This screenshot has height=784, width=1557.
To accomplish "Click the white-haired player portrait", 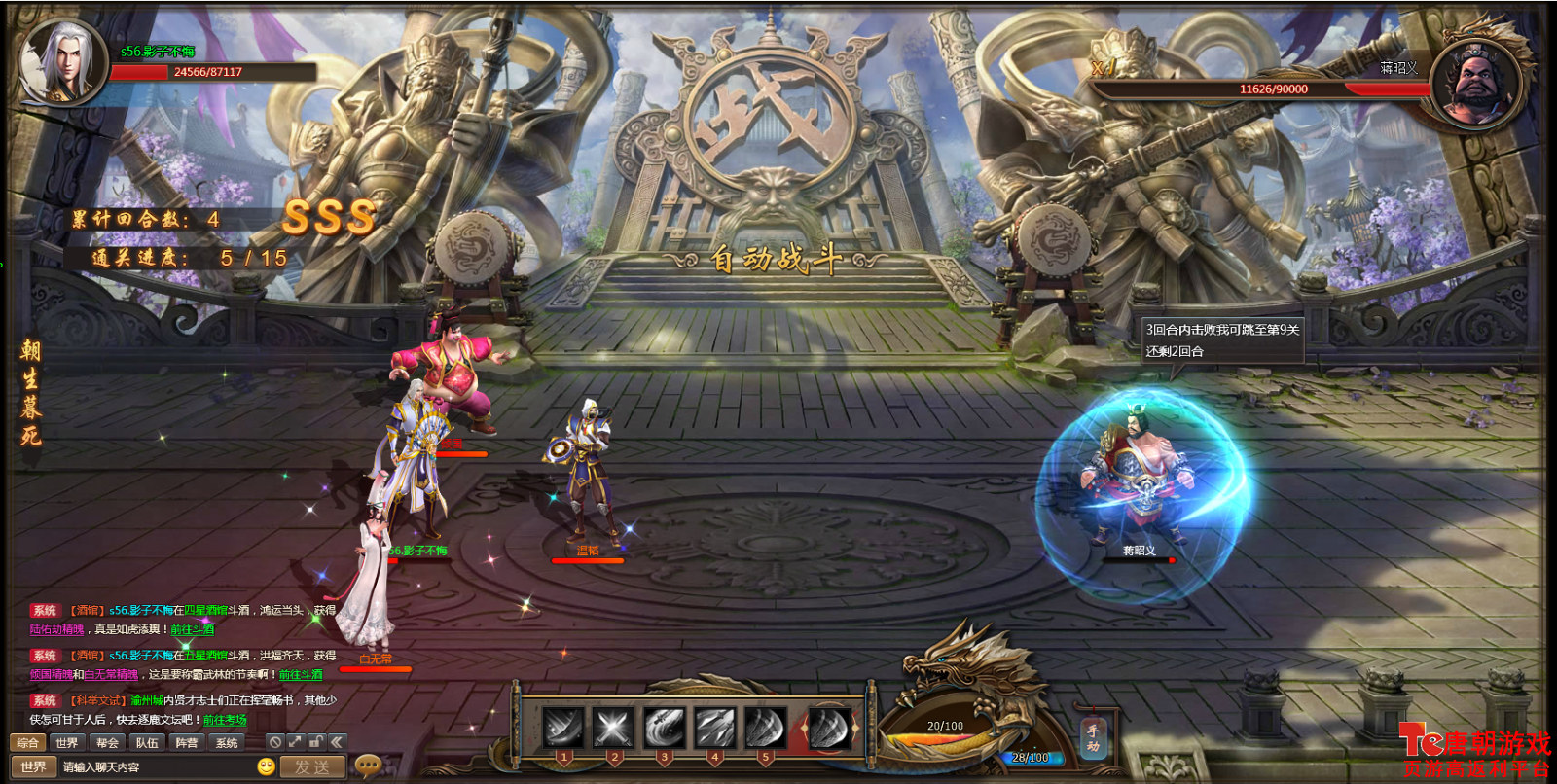I will tap(62, 60).
